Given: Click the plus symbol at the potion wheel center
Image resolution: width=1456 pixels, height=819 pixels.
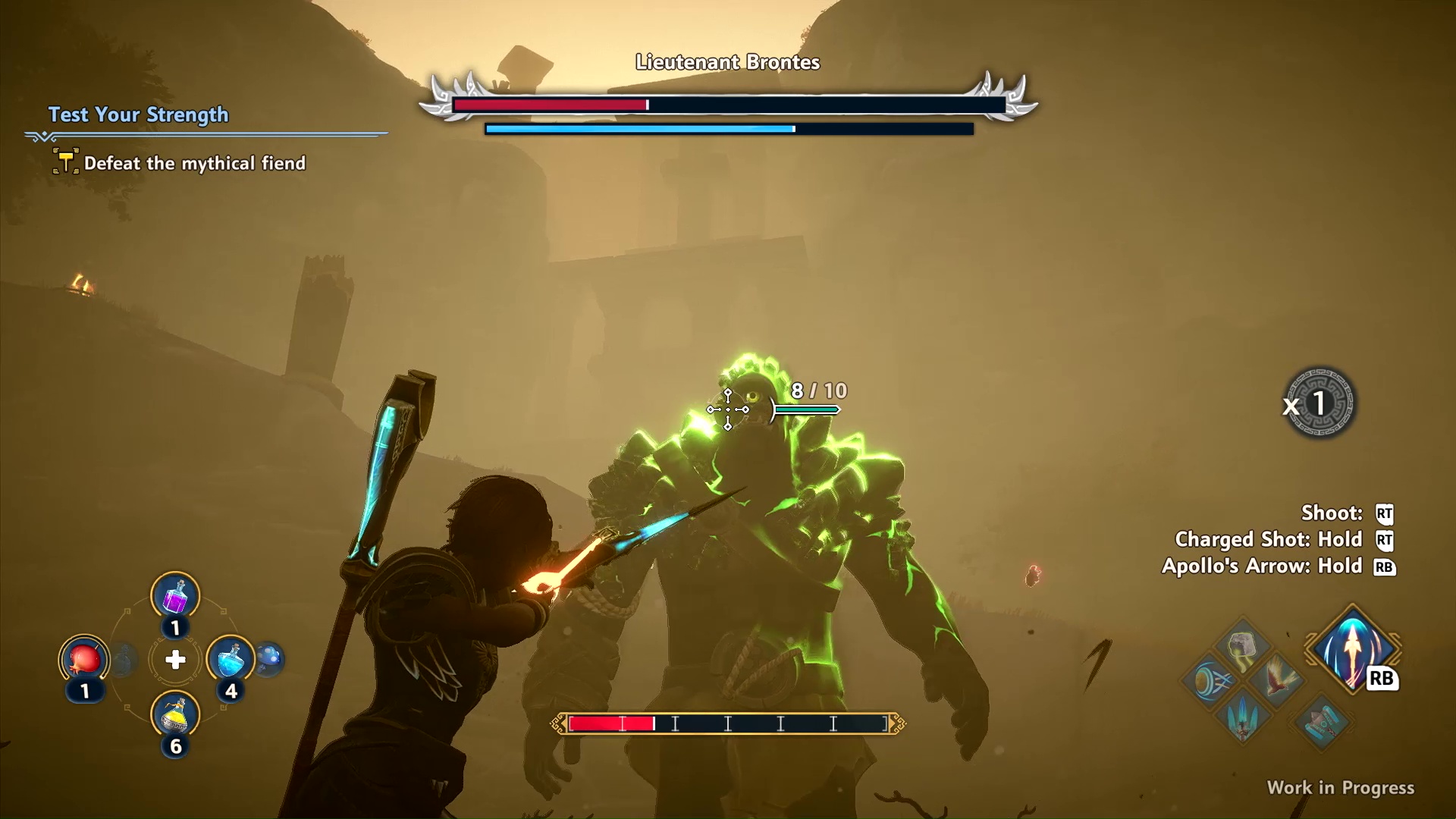Looking at the screenshot, I should [175, 660].
